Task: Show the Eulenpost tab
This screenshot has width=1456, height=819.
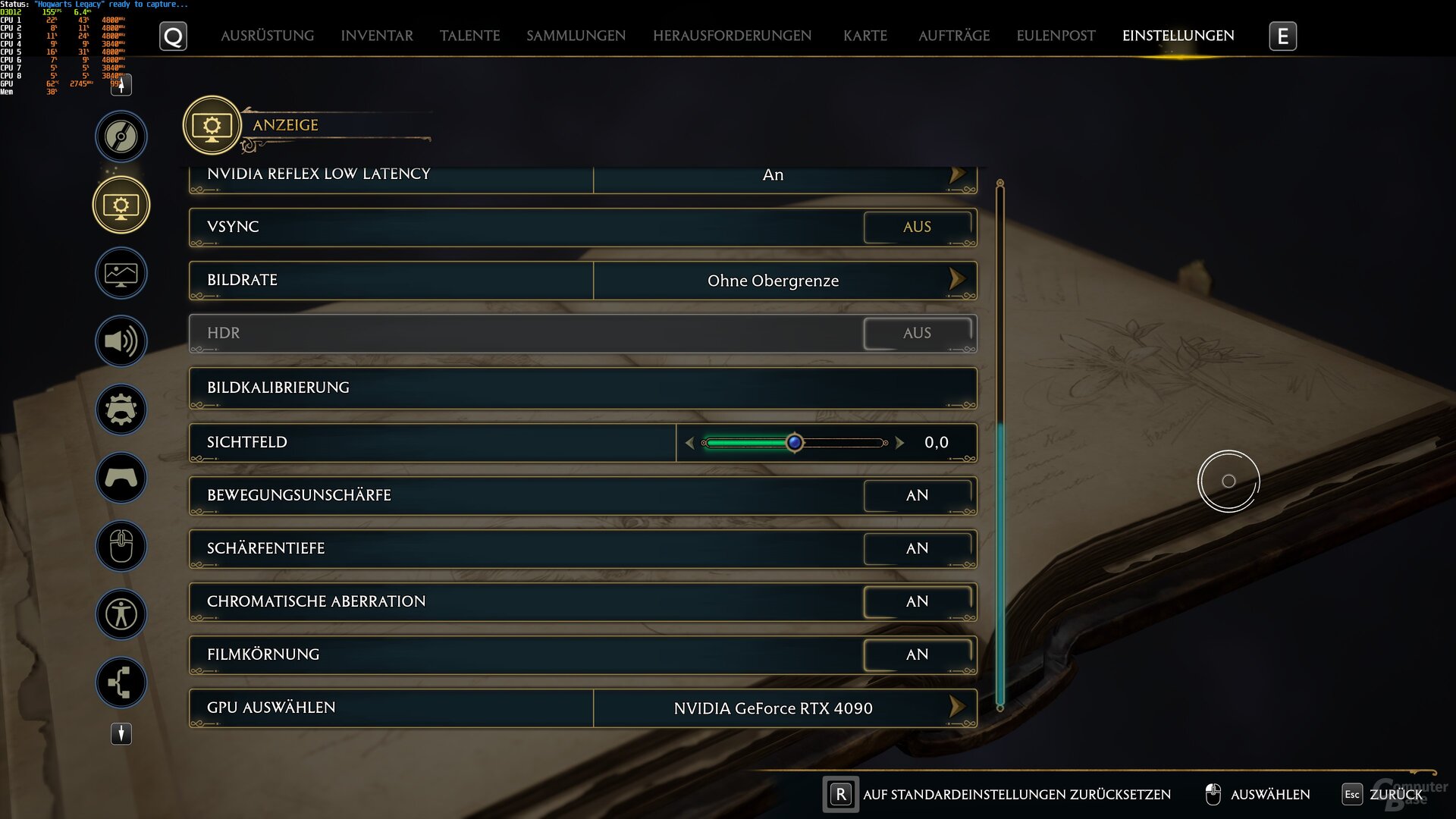Action: 1056,36
